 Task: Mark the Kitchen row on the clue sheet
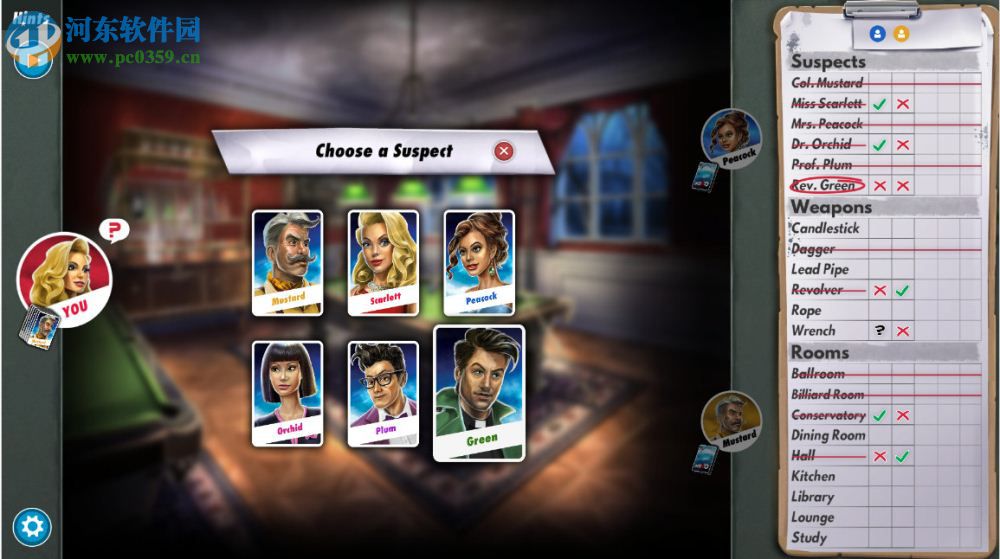(x=813, y=476)
